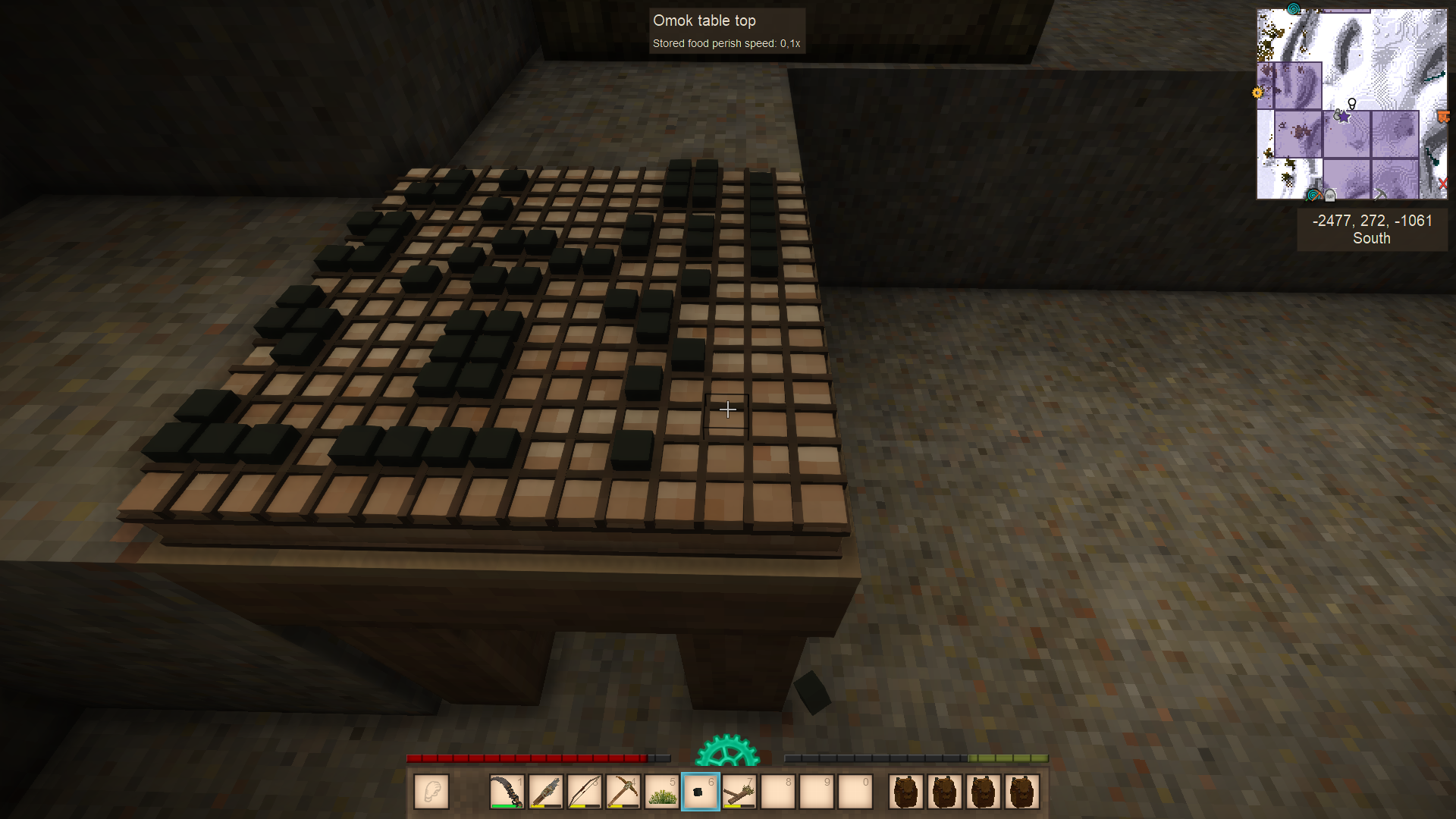
Task: Select the knife in hotbar slot 2
Action: tap(547, 792)
